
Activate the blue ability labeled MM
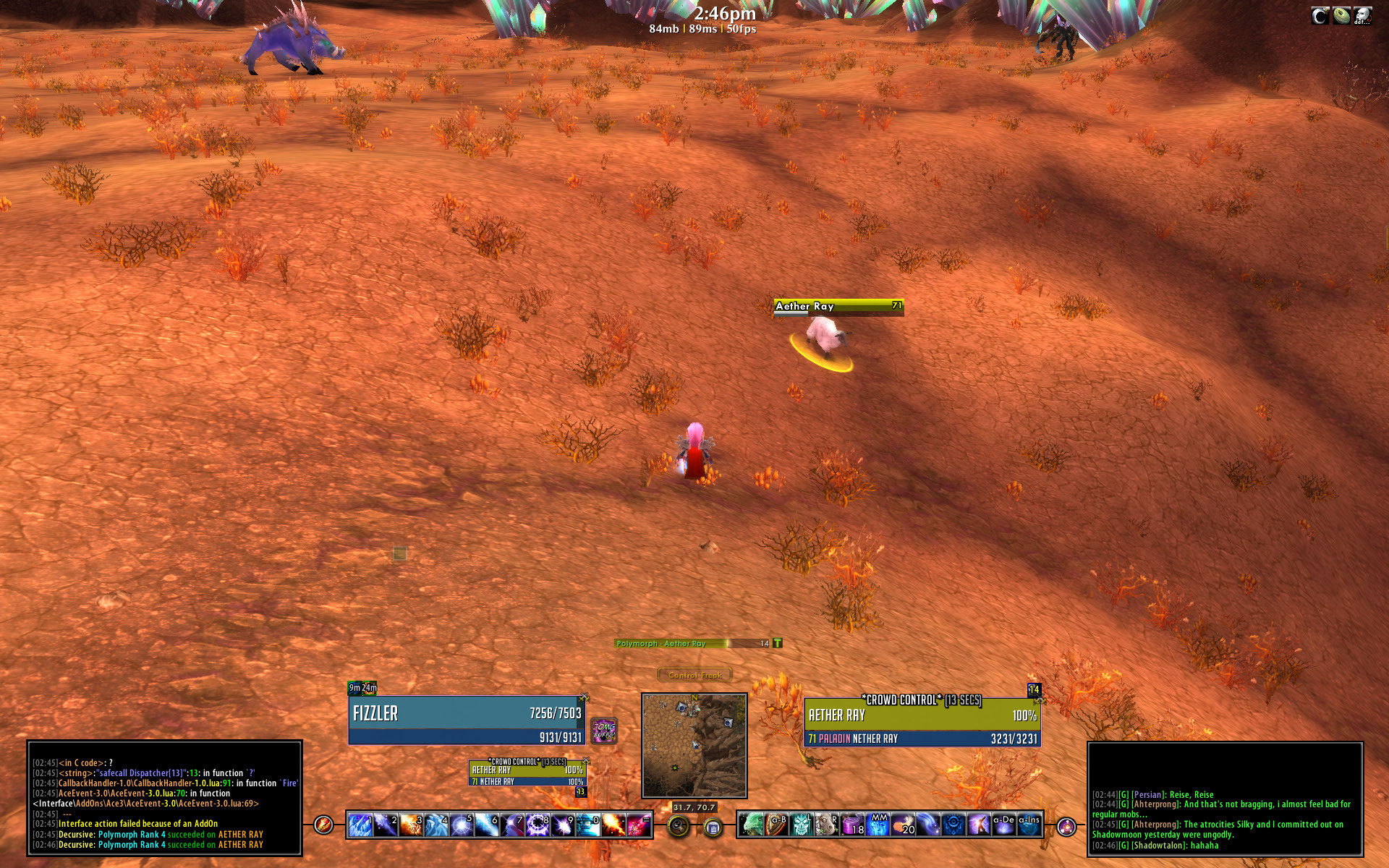click(878, 825)
